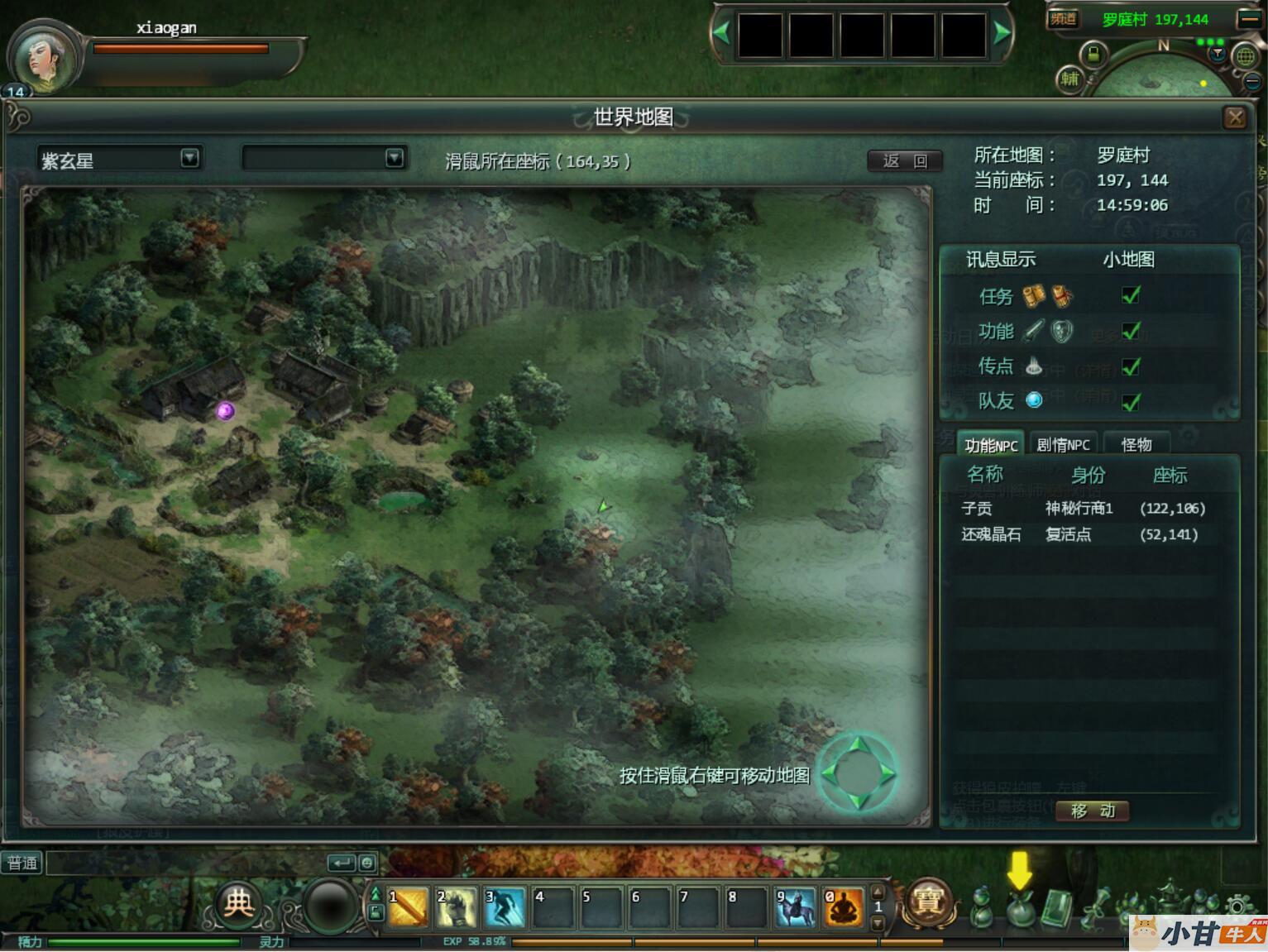
Task: Toggle the 功能 minimap checkbox
Action: (x=1130, y=332)
